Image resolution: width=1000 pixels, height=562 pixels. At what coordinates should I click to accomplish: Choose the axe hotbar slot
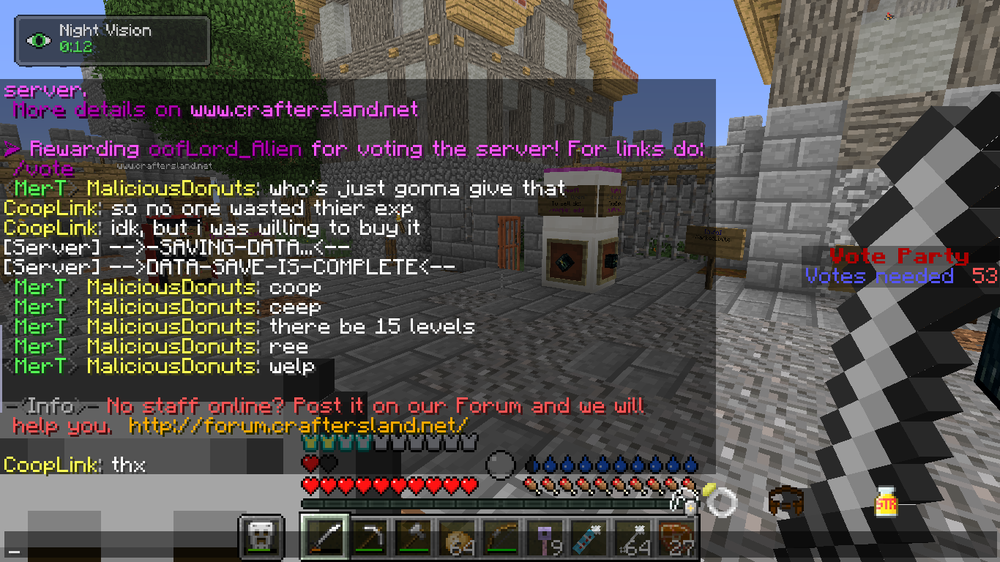(x=415, y=538)
